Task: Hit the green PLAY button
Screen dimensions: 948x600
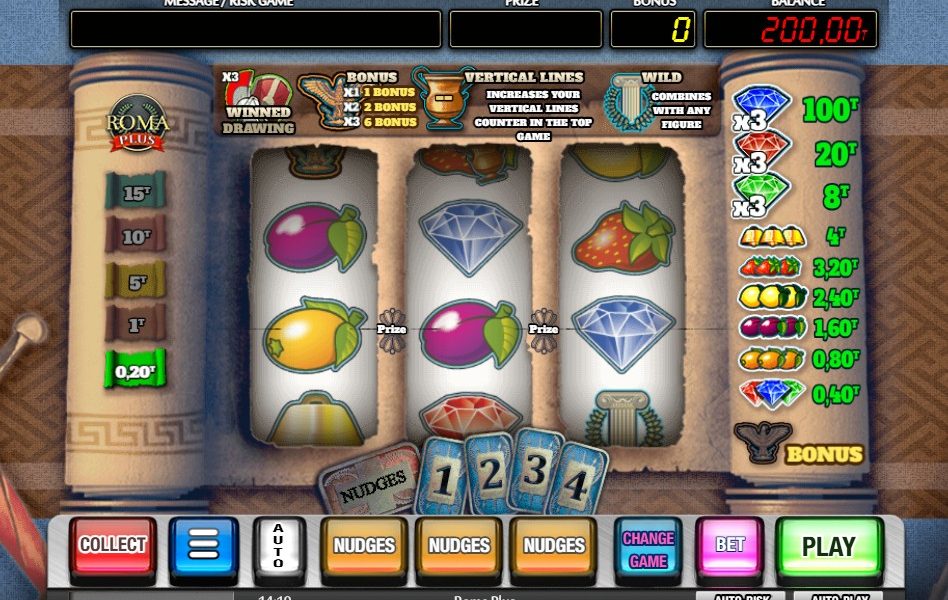Action: coord(828,547)
